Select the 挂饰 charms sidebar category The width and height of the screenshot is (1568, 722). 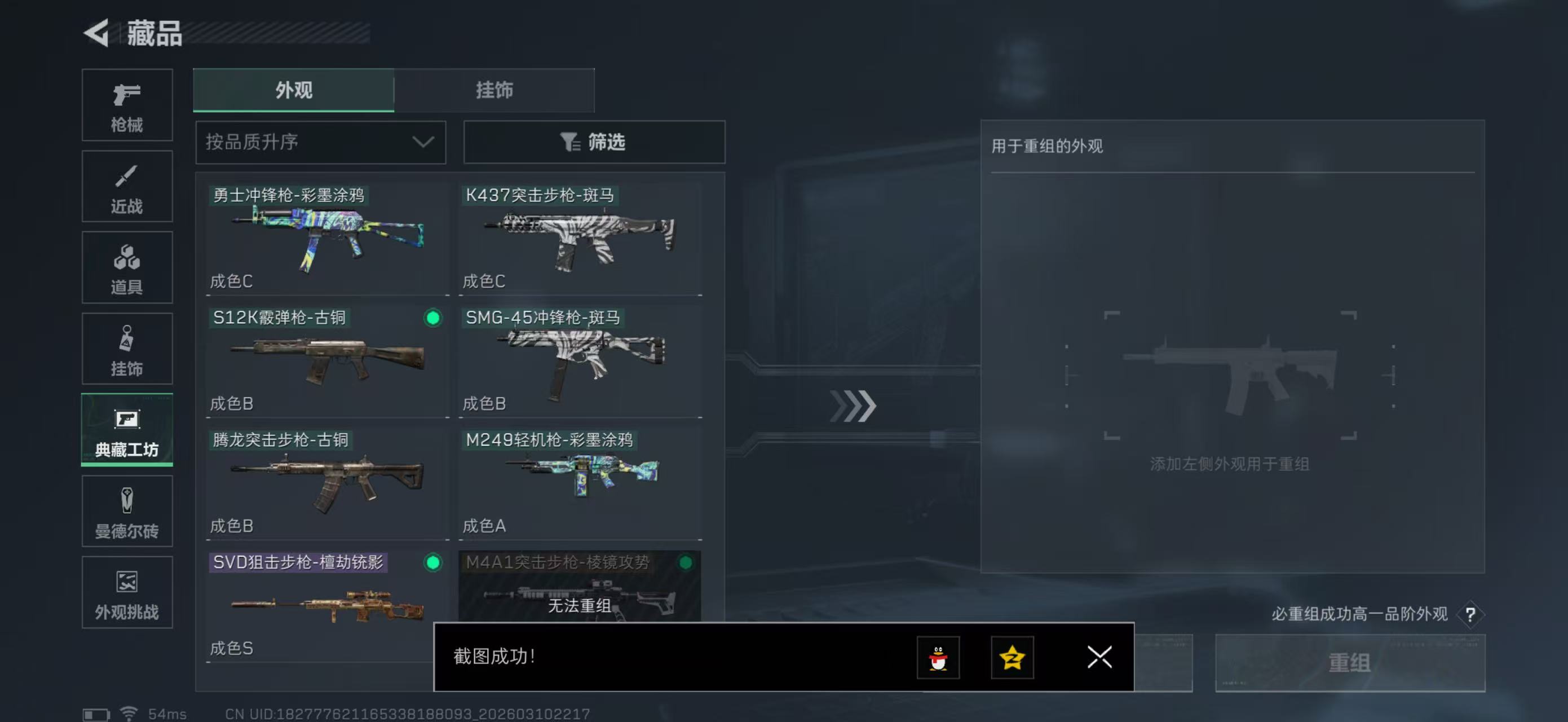coord(127,349)
